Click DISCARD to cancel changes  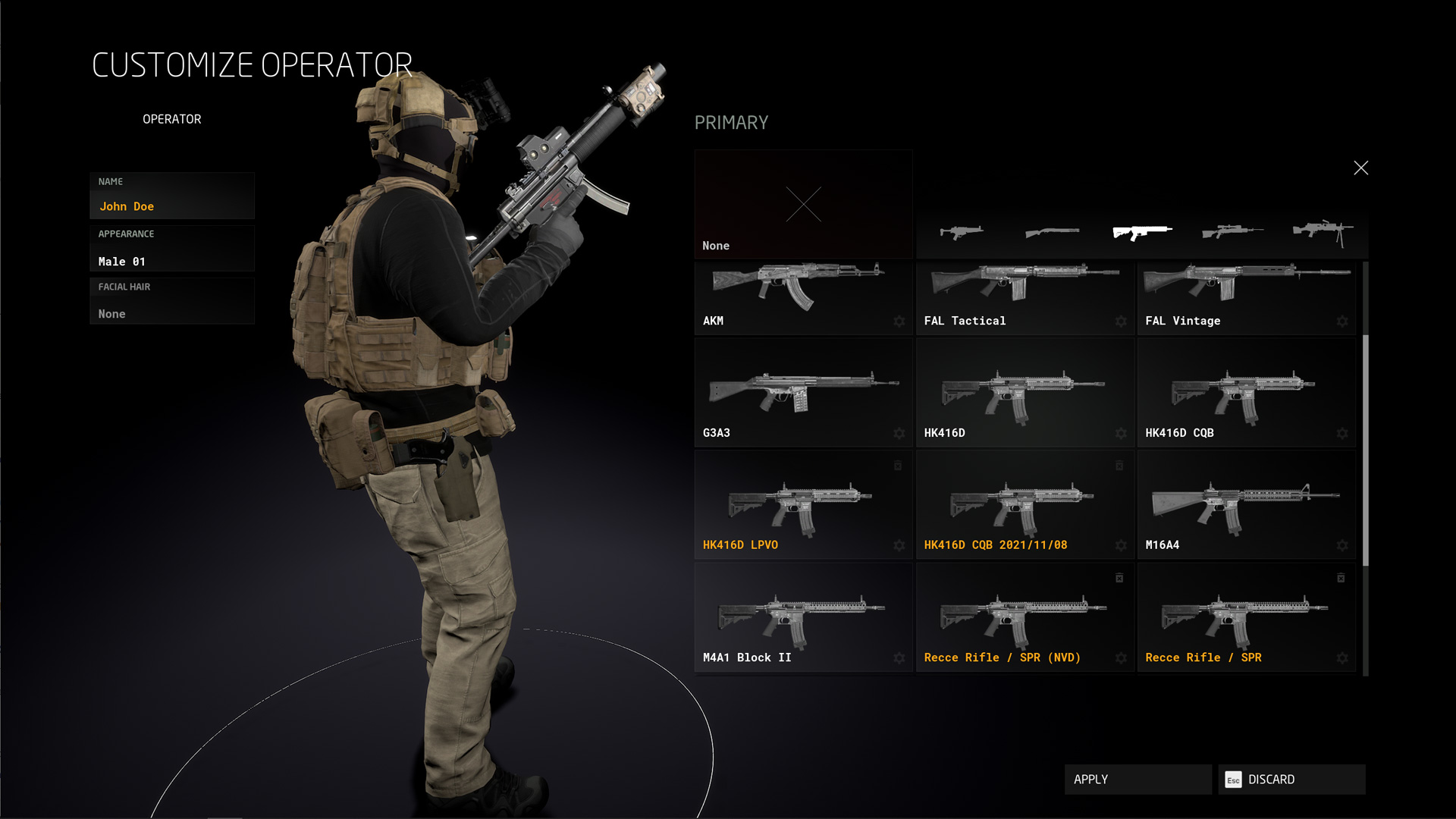tap(1291, 779)
